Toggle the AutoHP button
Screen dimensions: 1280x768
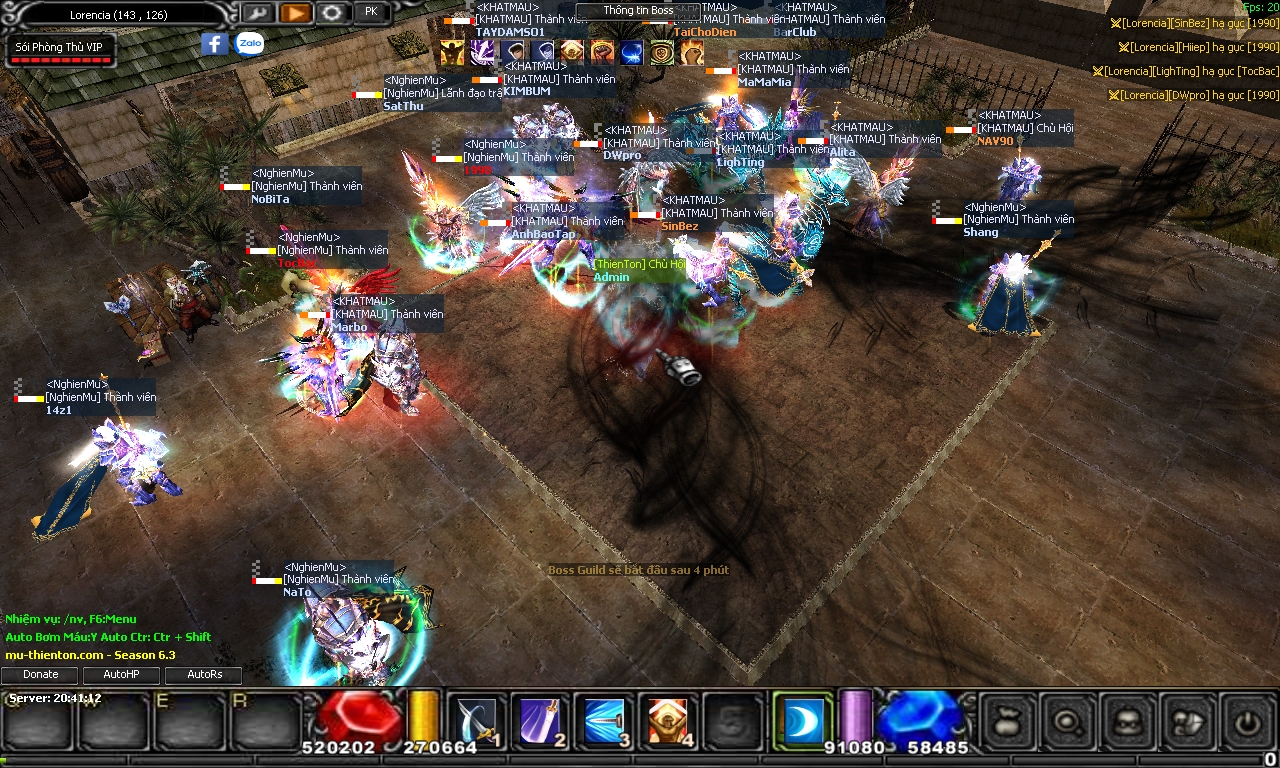[x=121, y=675]
